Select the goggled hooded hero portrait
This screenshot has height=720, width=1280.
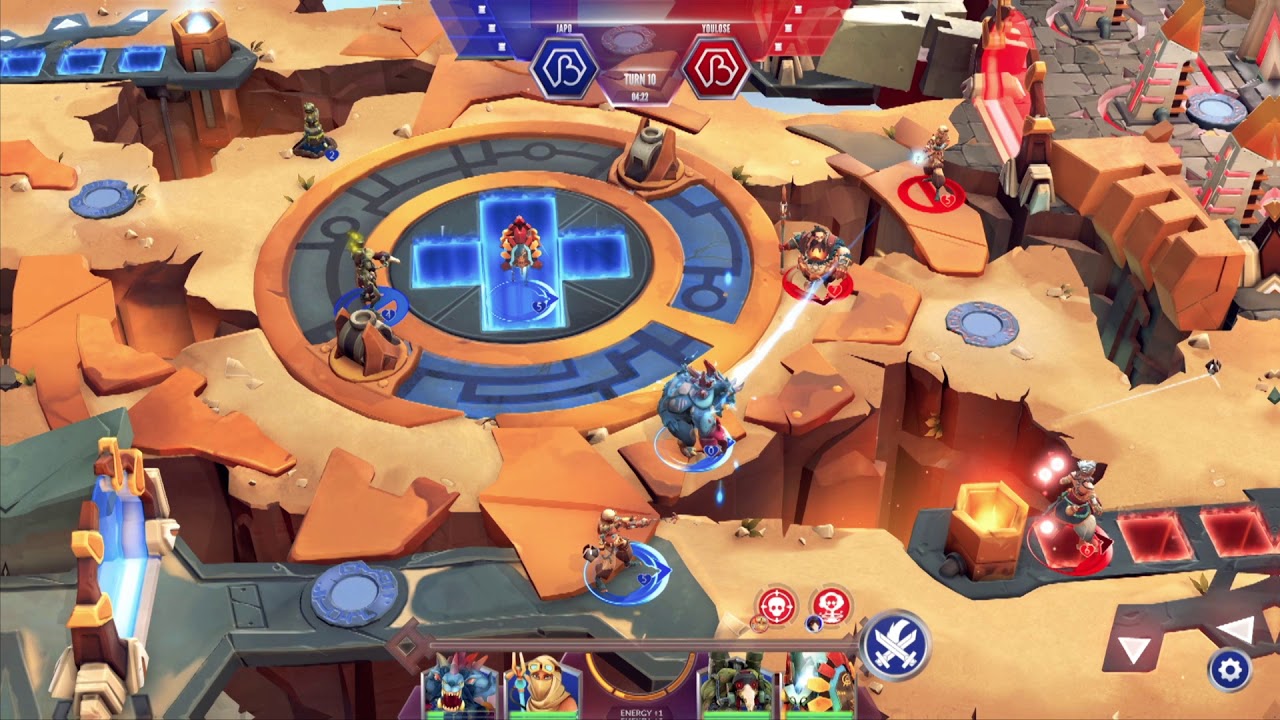544,686
